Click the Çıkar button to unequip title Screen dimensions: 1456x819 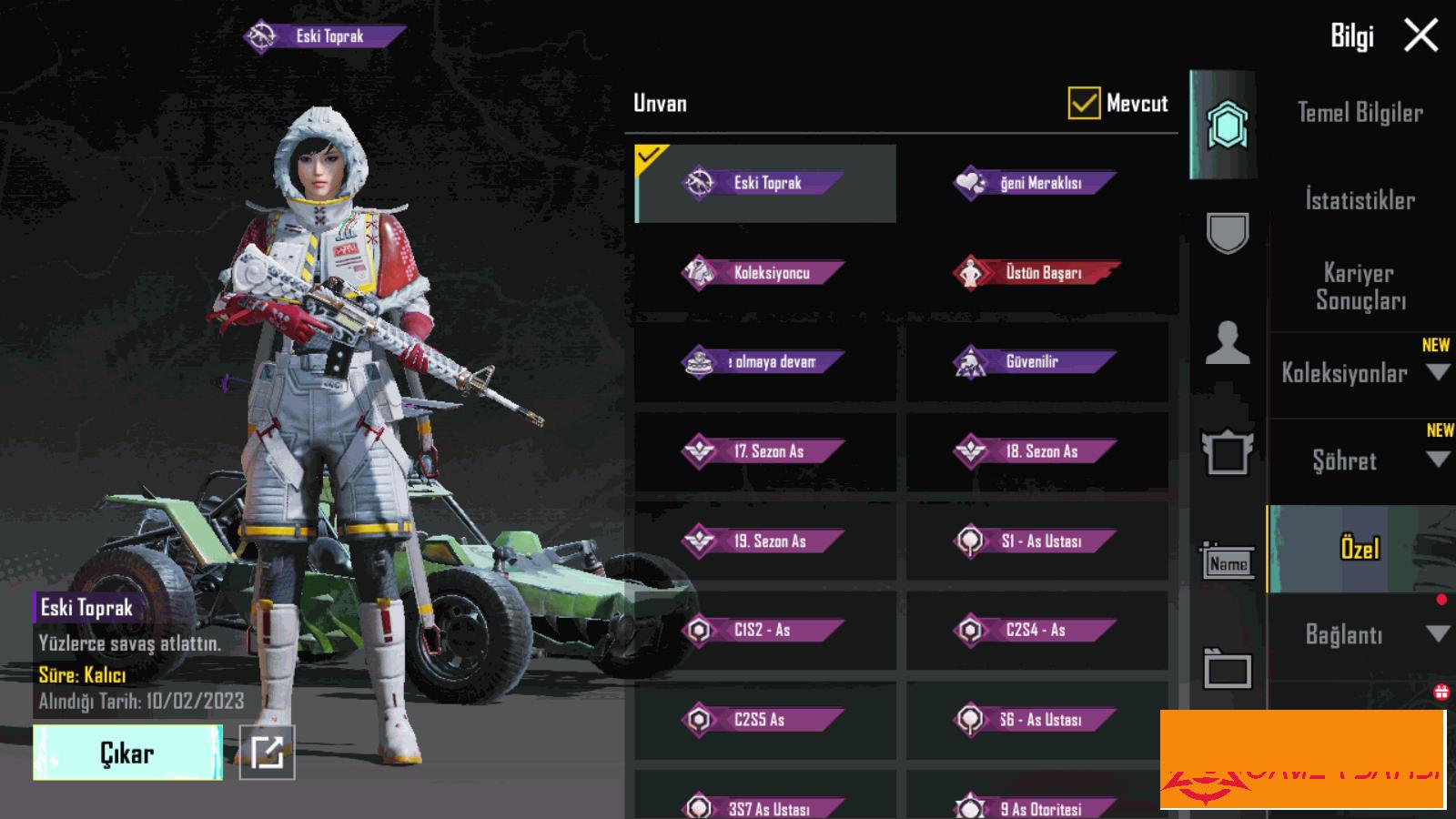[127, 753]
